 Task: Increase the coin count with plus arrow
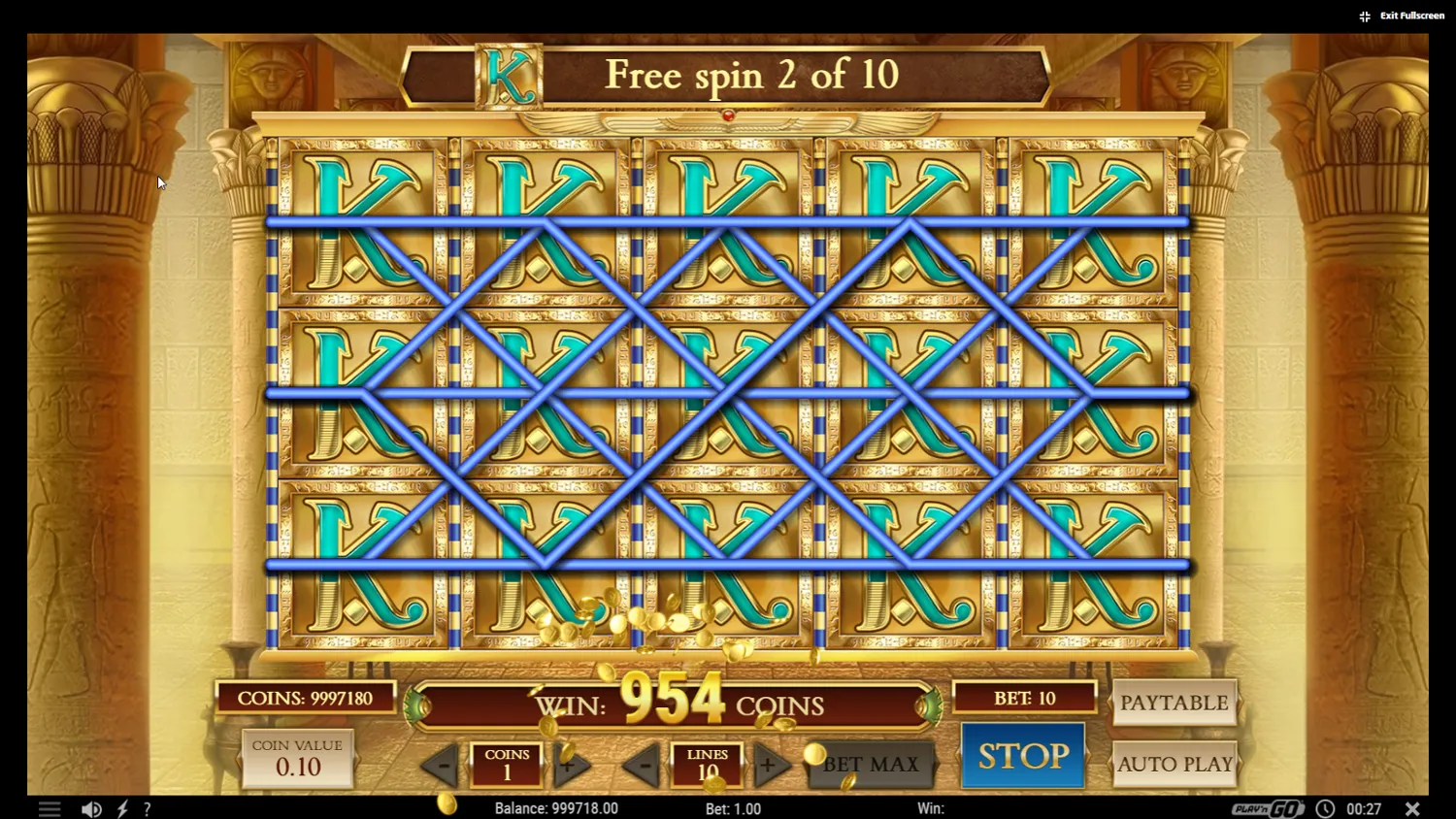(x=569, y=765)
